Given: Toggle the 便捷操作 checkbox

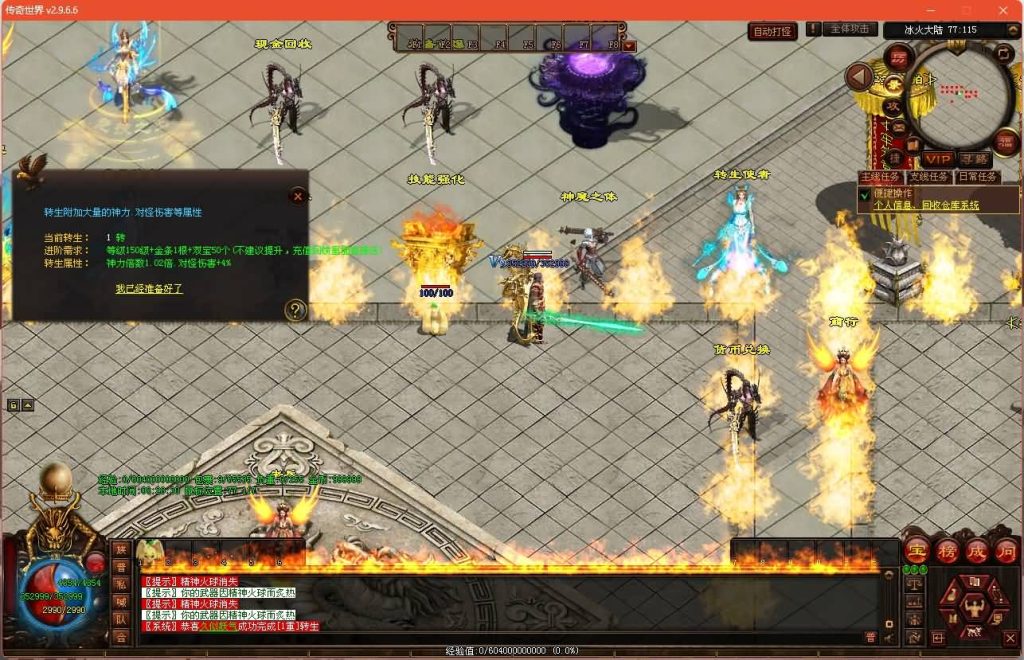Looking at the screenshot, I should click(x=865, y=195).
